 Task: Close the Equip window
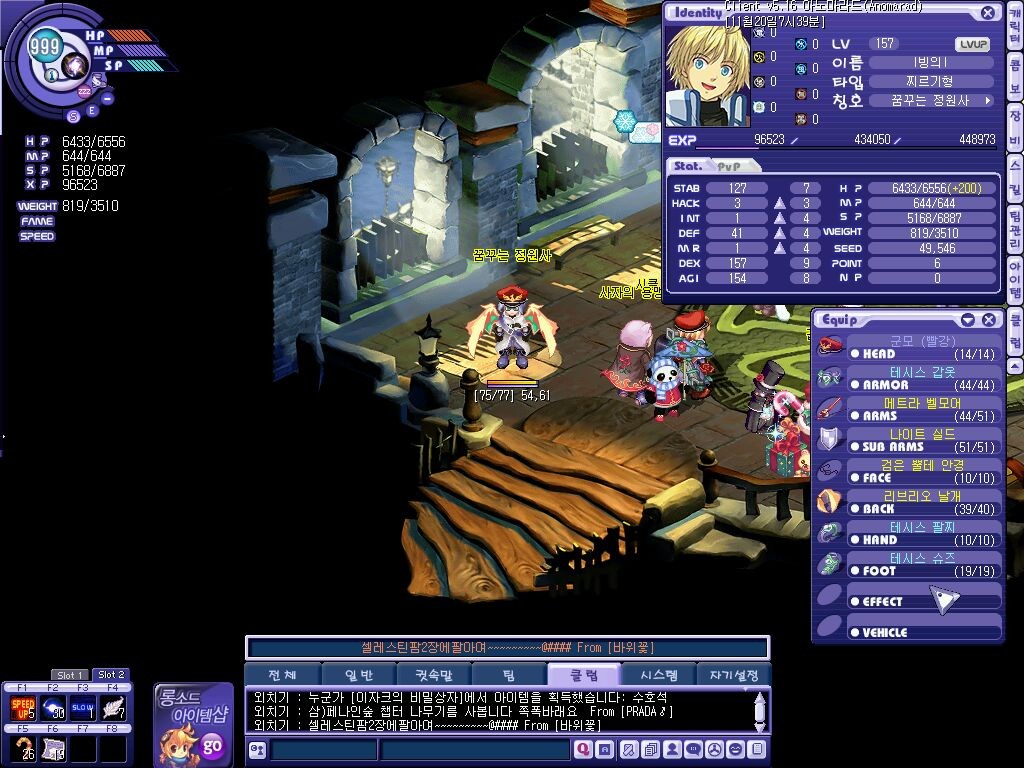[x=988, y=319]
